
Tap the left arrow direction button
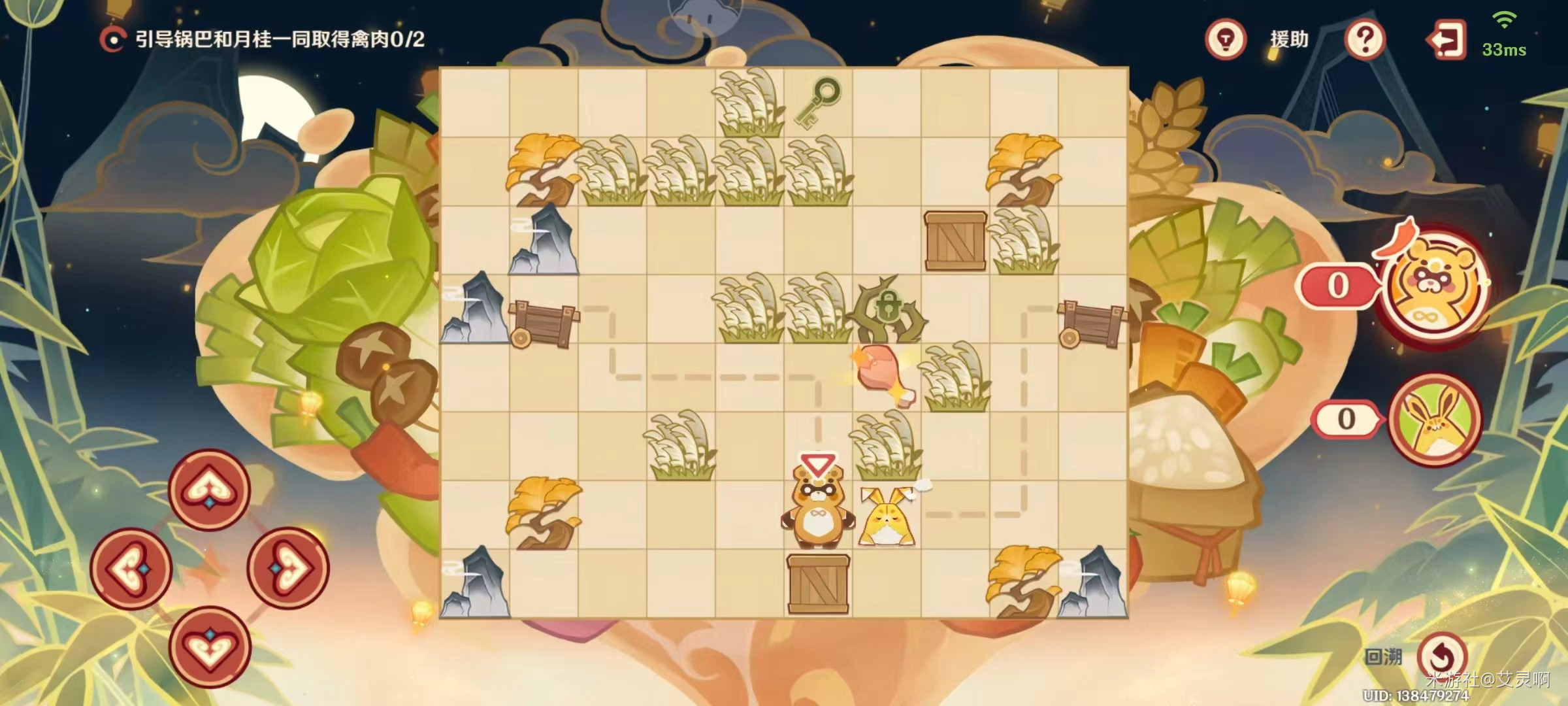tap(131, 568)
